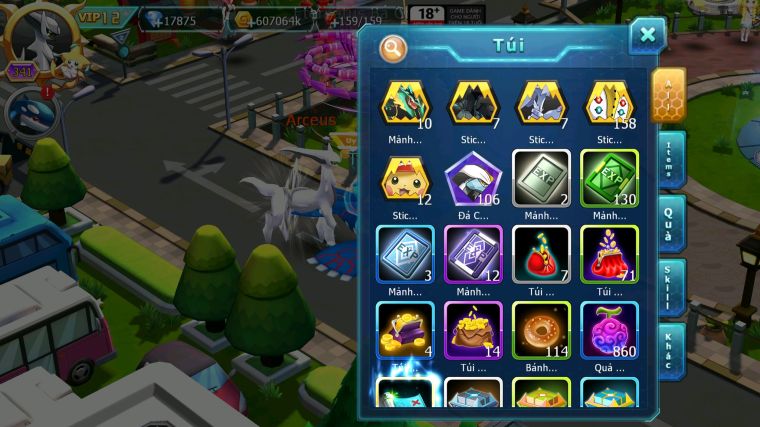Select the honeycomb all-items tab
The width and height of the screenshot is (760, 427).
click(668, 94)
